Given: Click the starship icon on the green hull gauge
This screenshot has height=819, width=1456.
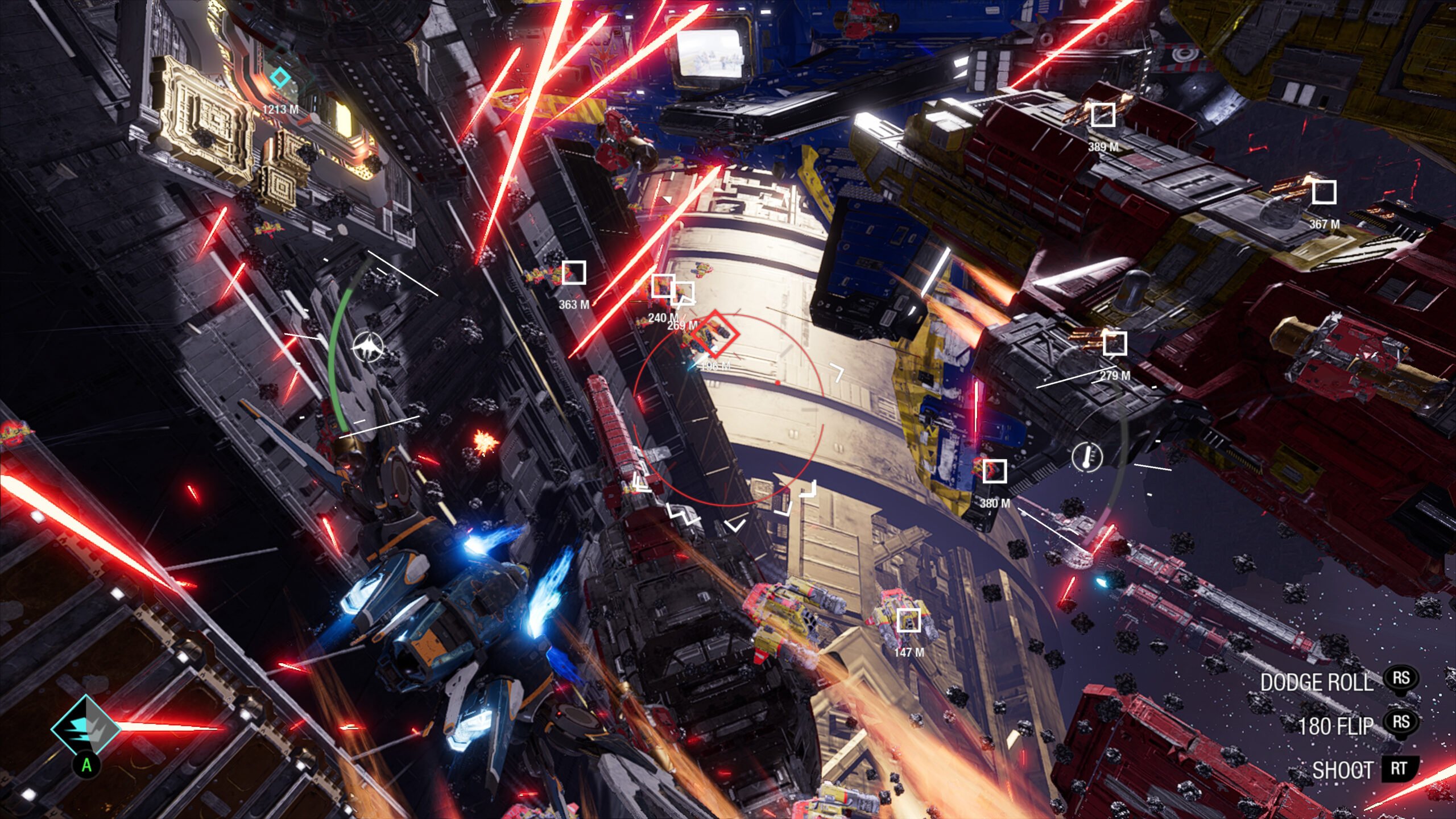Looking at the screenshot, I should (368, 347).
